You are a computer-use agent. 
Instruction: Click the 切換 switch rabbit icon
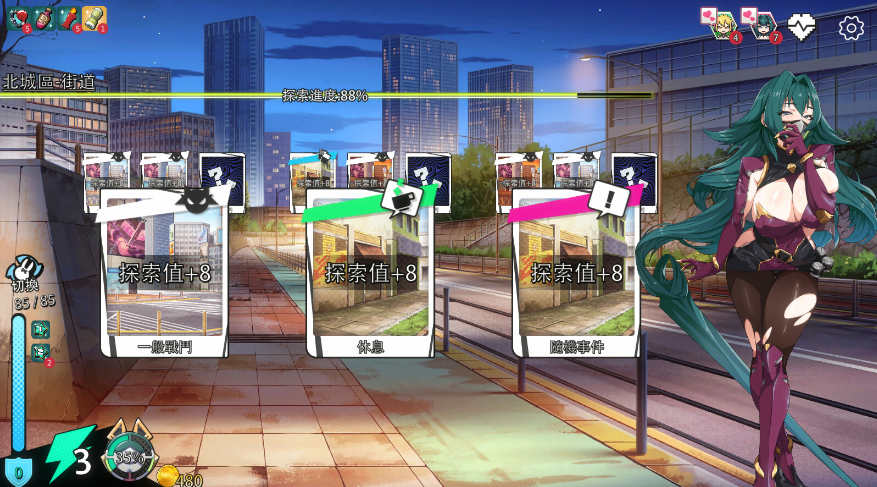24,270
